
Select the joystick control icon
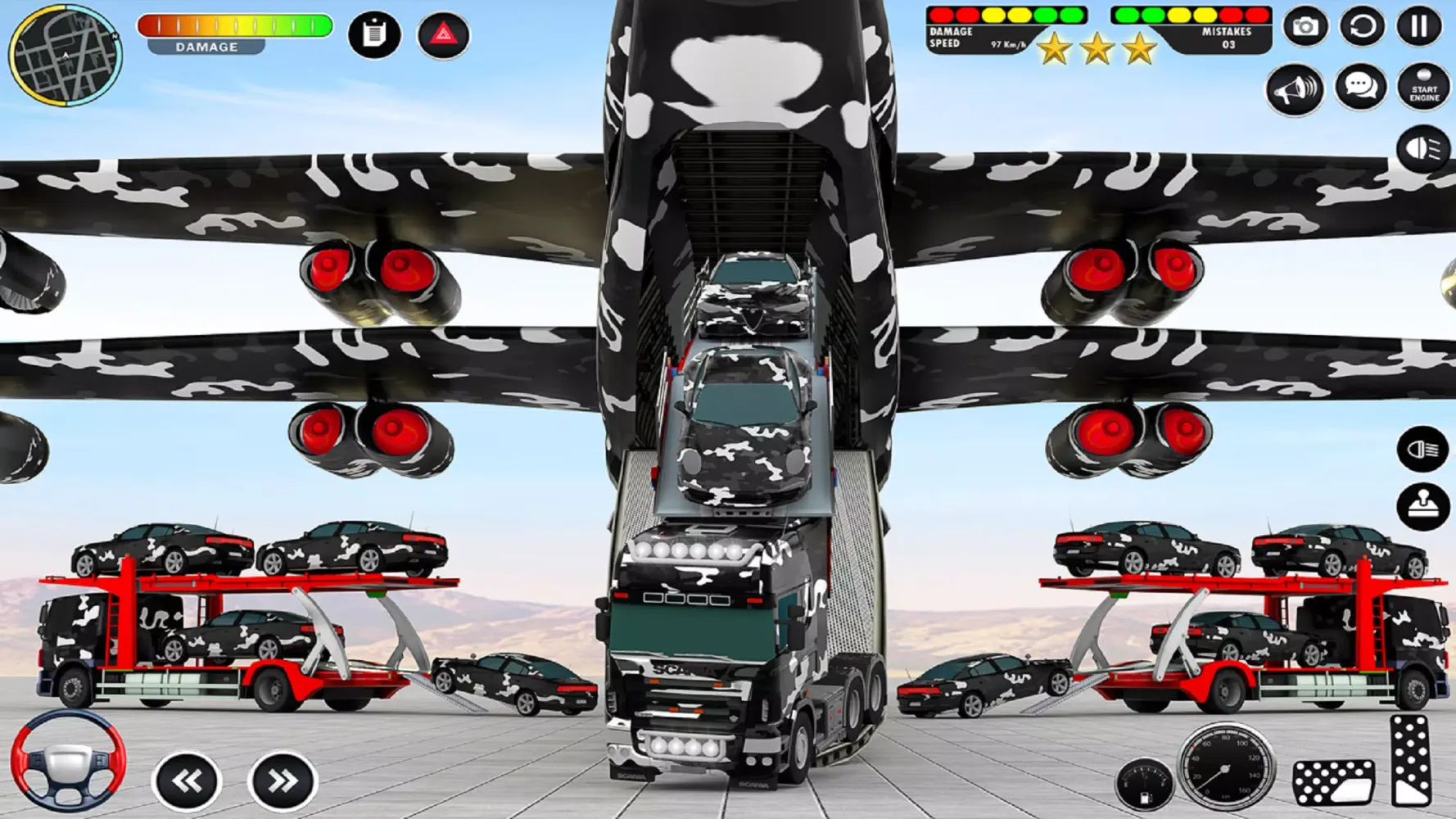coord(1422,506)
